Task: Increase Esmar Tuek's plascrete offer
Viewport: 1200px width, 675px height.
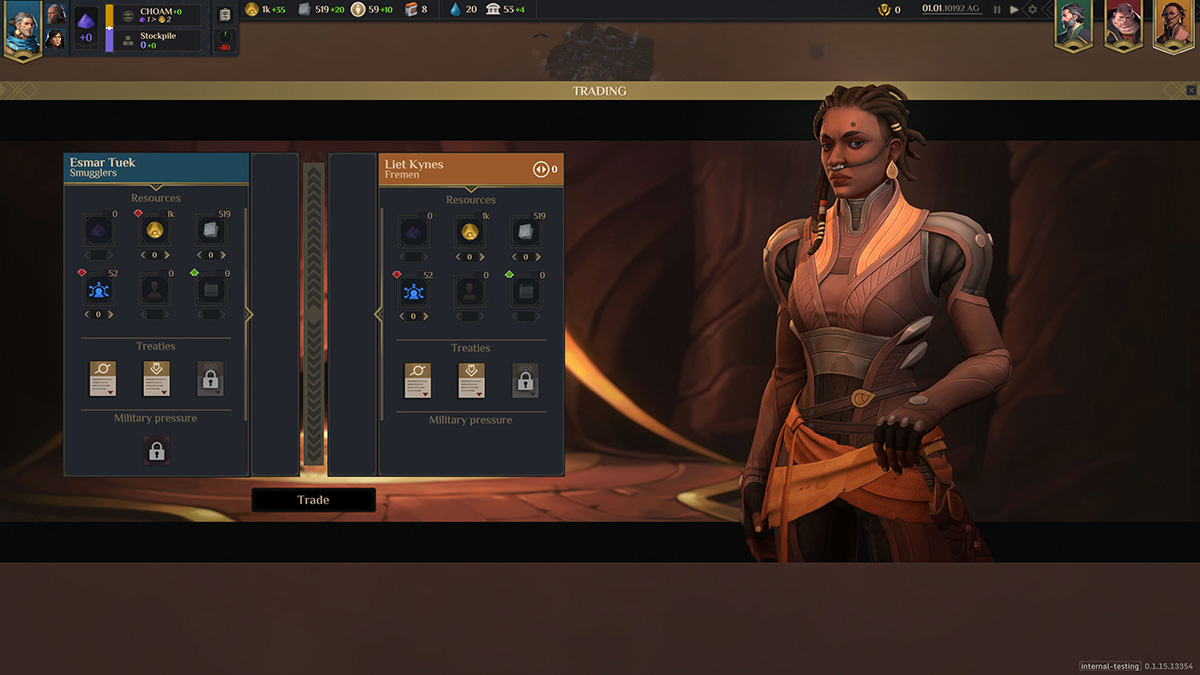Action: [224, 255]
